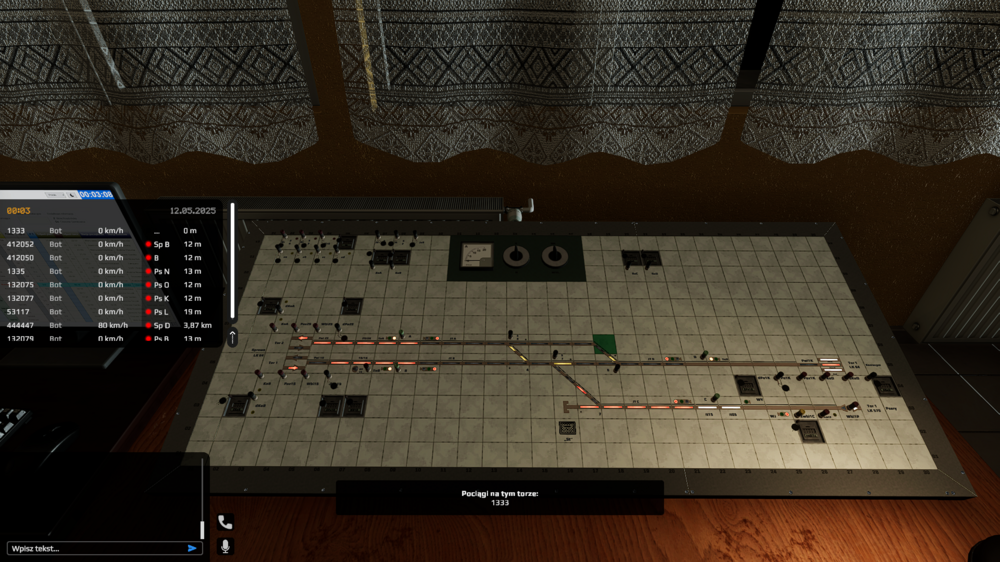Viewport: 1000px width, 562px height.
Task: Toggle the microphone button
Action: pos(225,546)
